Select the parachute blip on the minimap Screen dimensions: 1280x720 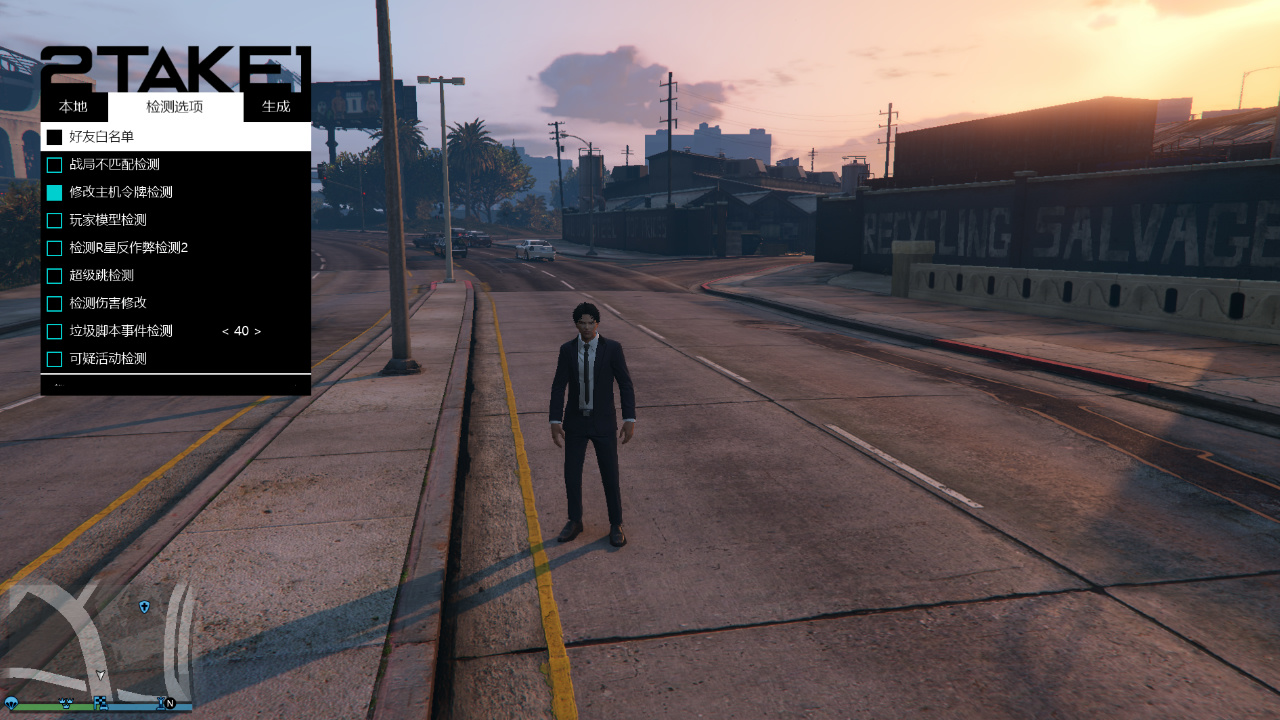click(x=11, y=703)
